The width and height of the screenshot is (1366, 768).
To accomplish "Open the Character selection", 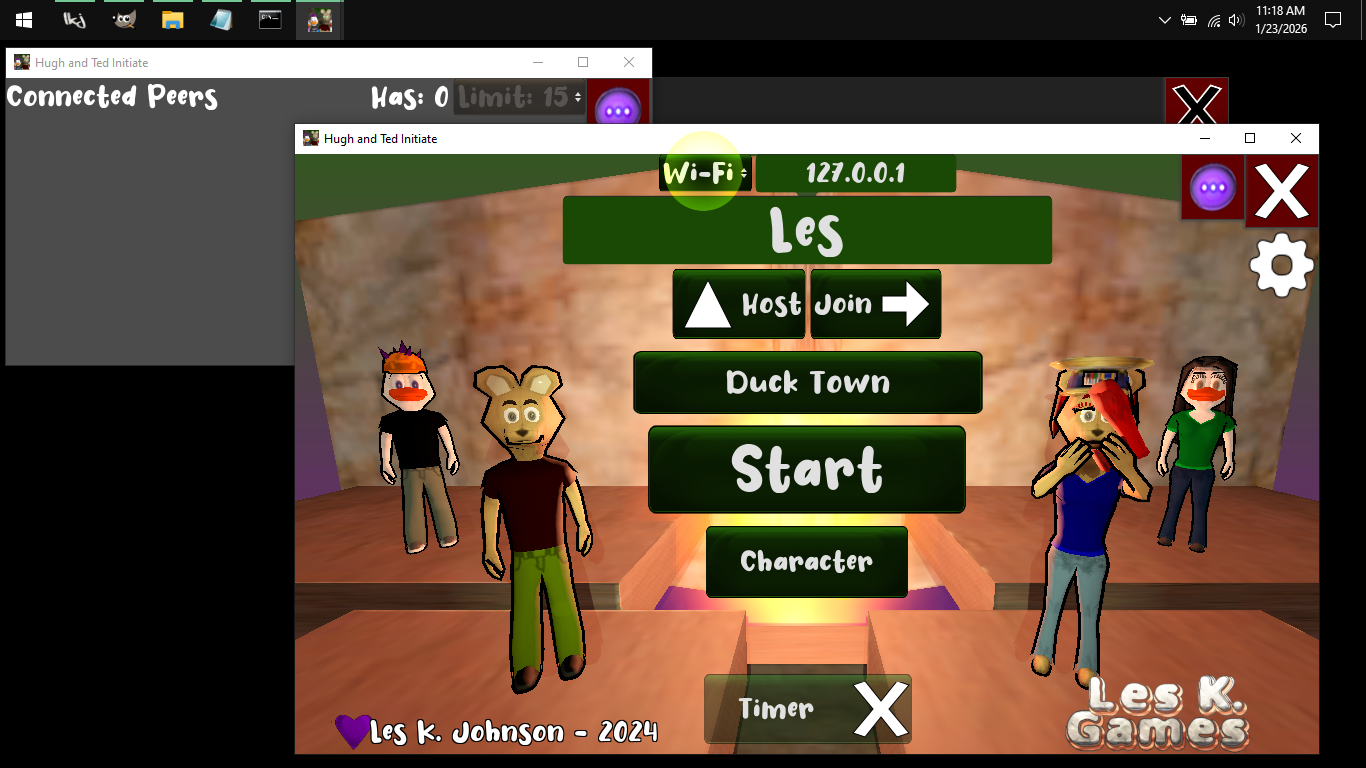I will coord(807,562).
